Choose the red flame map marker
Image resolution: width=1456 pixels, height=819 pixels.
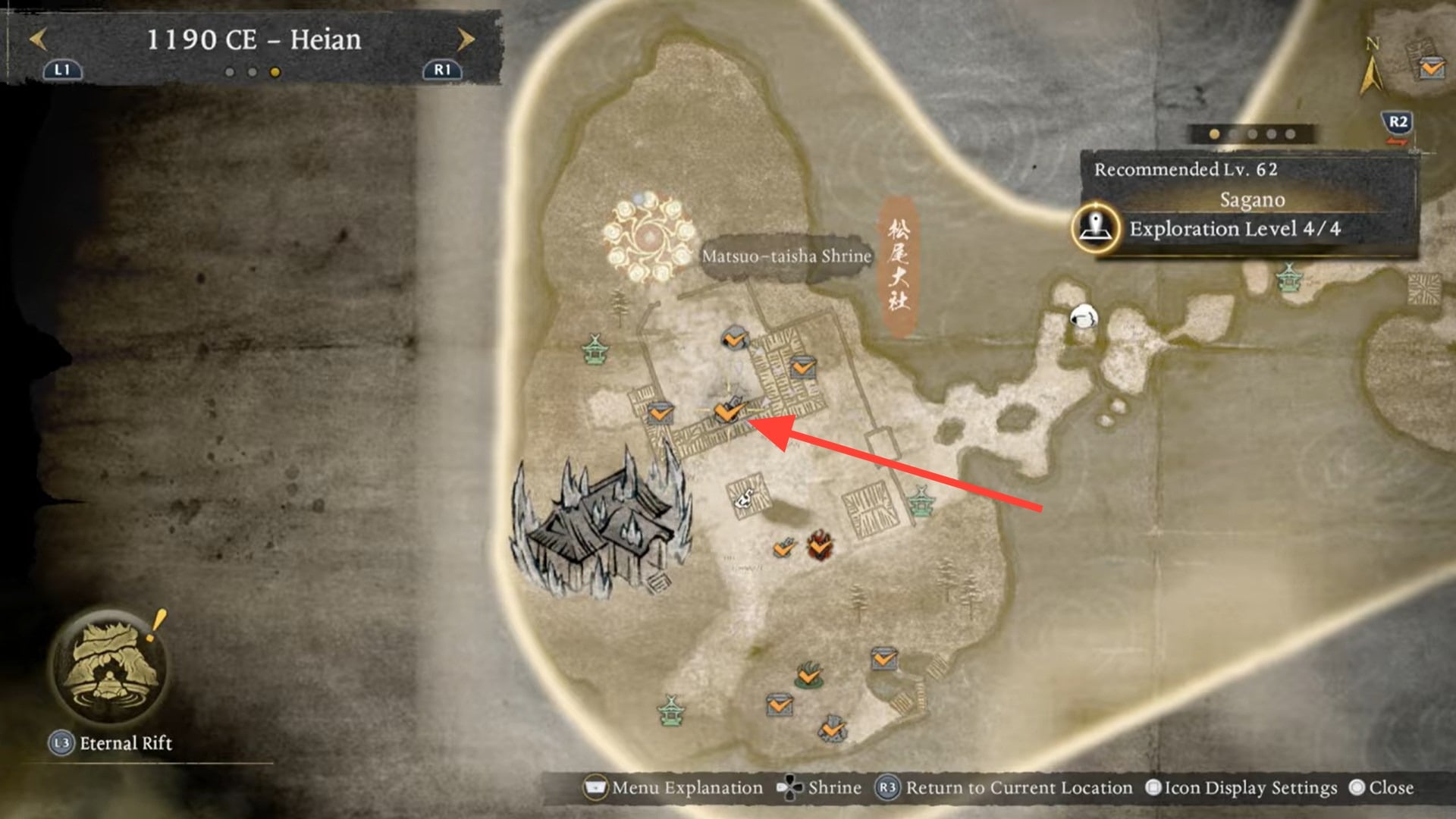[x=819, y=544]
